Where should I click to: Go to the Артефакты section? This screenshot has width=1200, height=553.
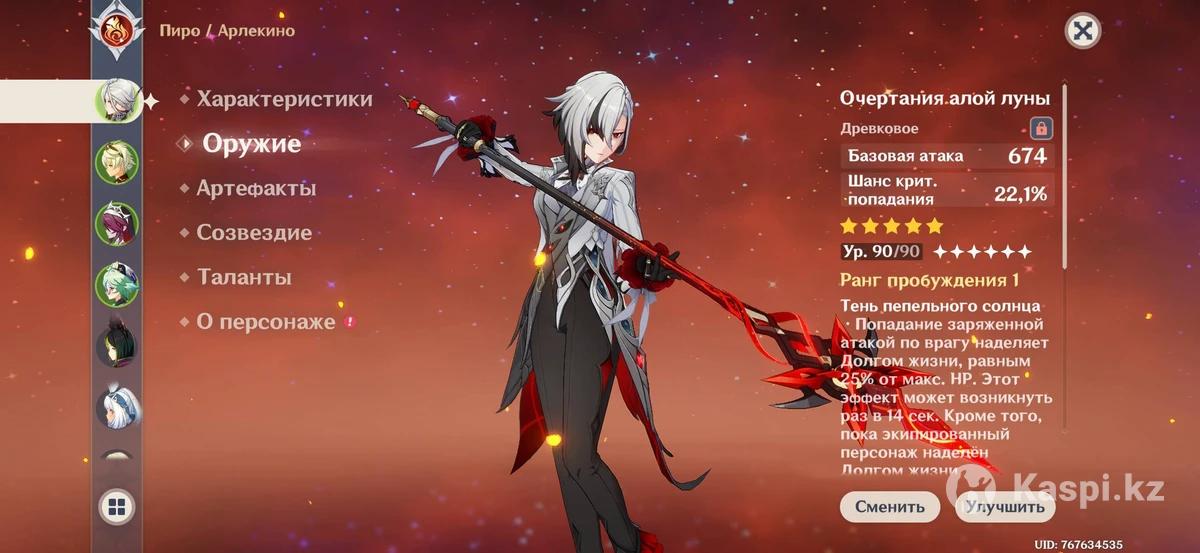pos(256,188)
